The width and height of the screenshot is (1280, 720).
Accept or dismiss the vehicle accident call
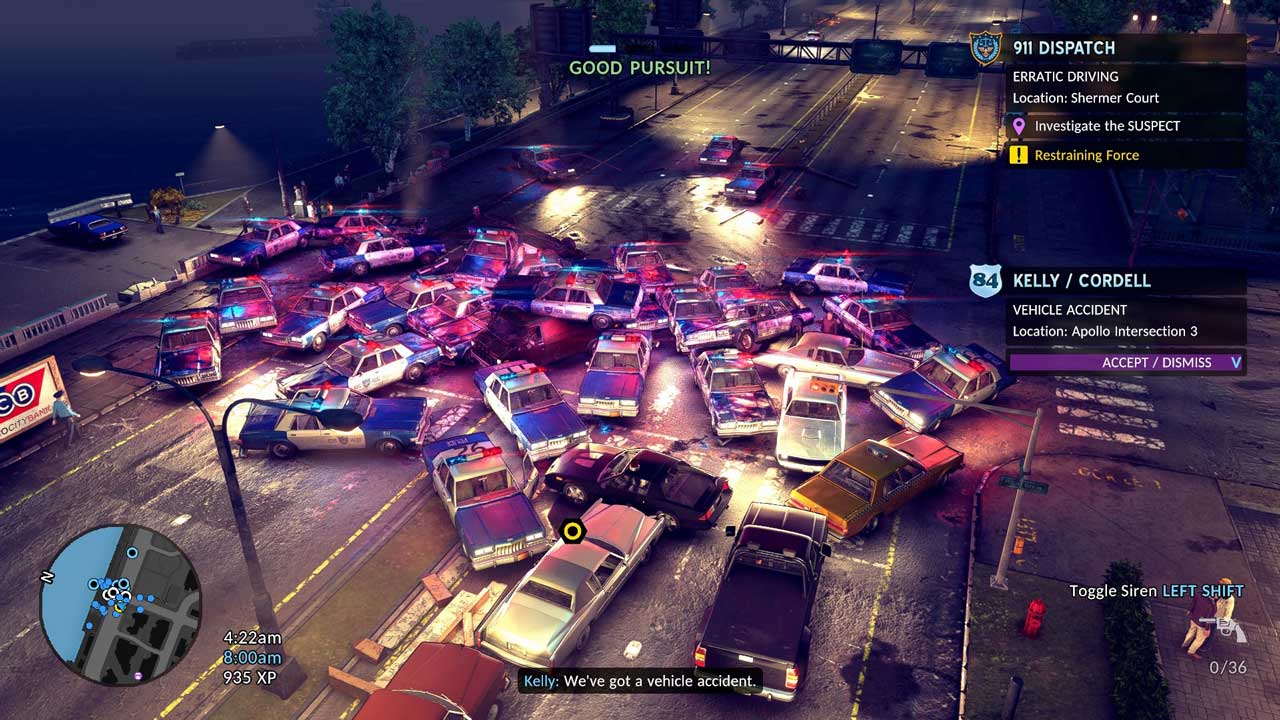1126,362
